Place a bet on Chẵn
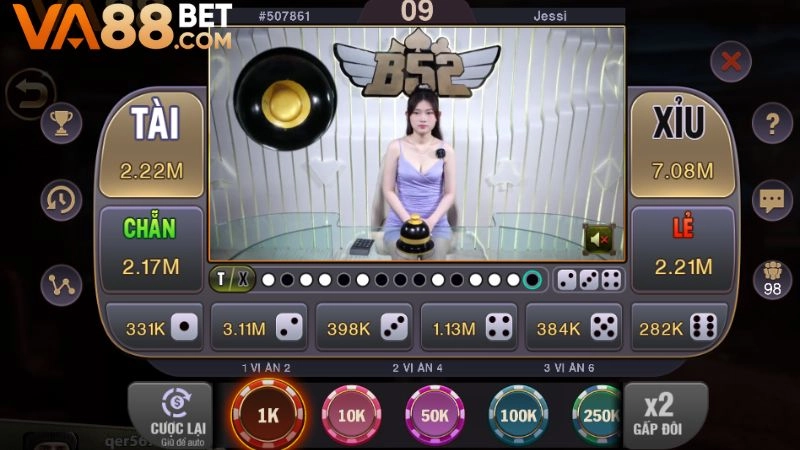800x450 pixels. (x=151, y=248)
